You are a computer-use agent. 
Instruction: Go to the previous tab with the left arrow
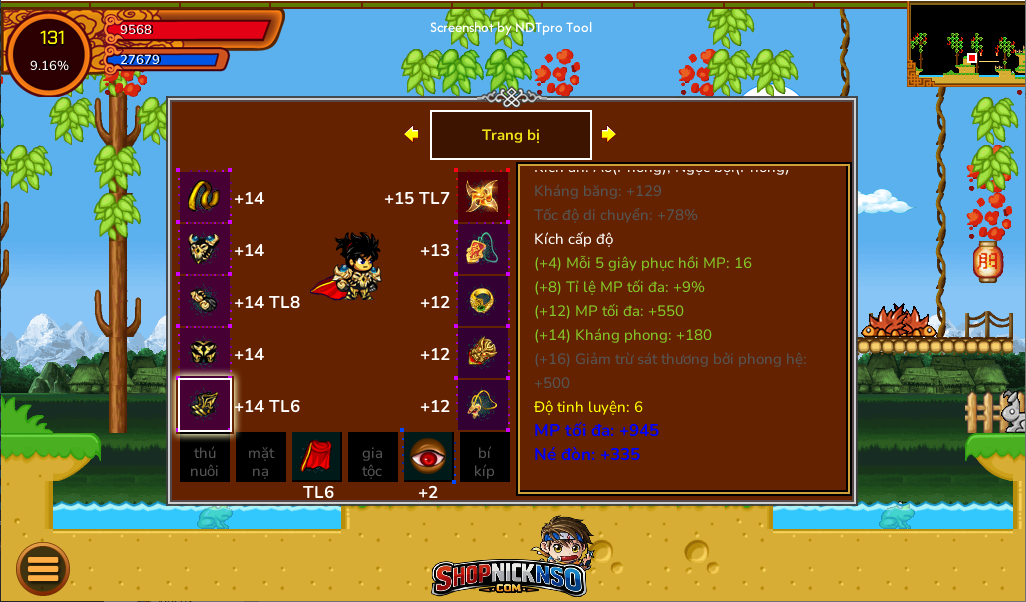point(411,134)
